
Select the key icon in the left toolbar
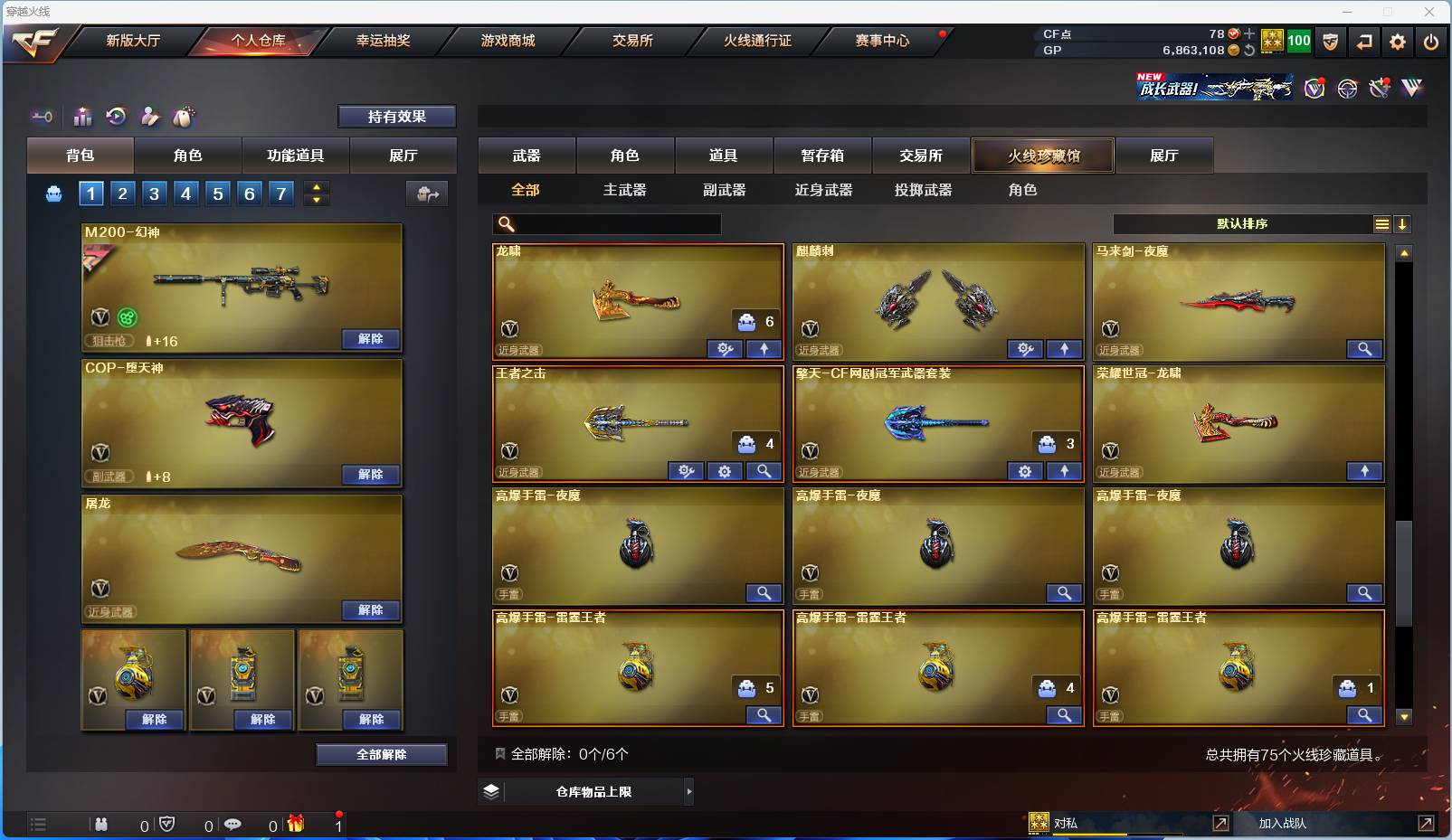(43, 116)
